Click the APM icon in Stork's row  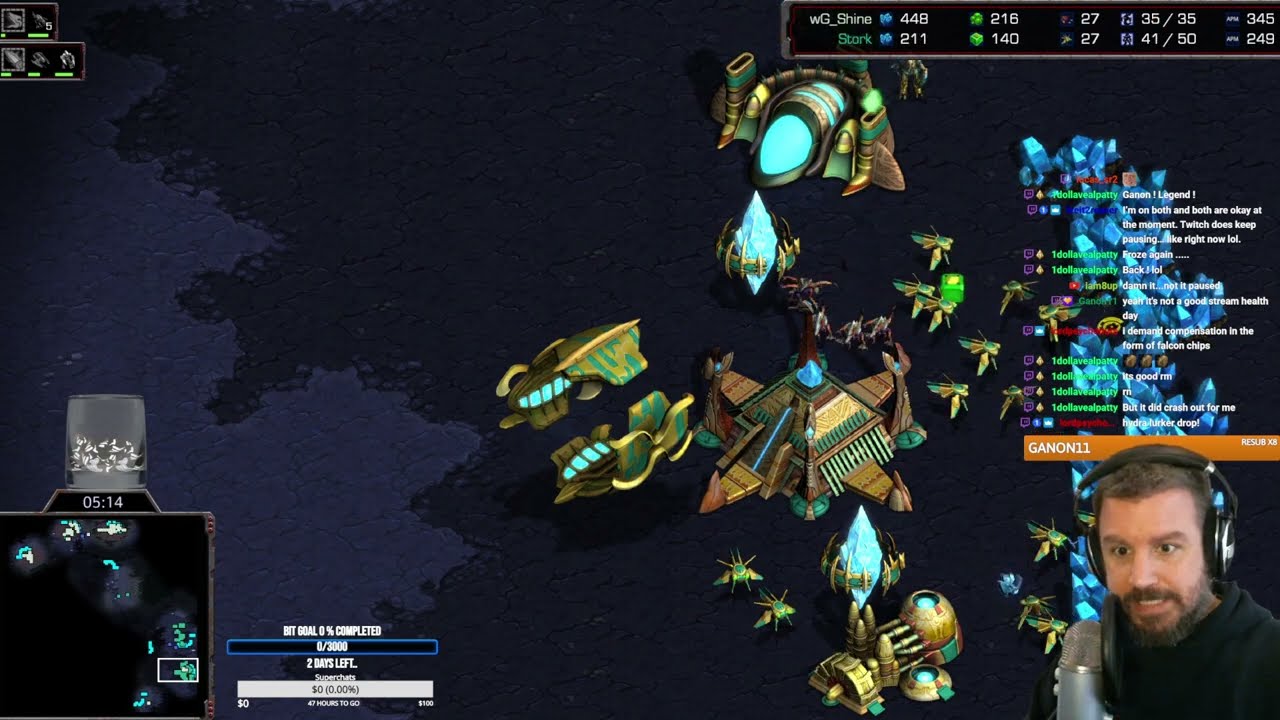(x=1231, y=38)
